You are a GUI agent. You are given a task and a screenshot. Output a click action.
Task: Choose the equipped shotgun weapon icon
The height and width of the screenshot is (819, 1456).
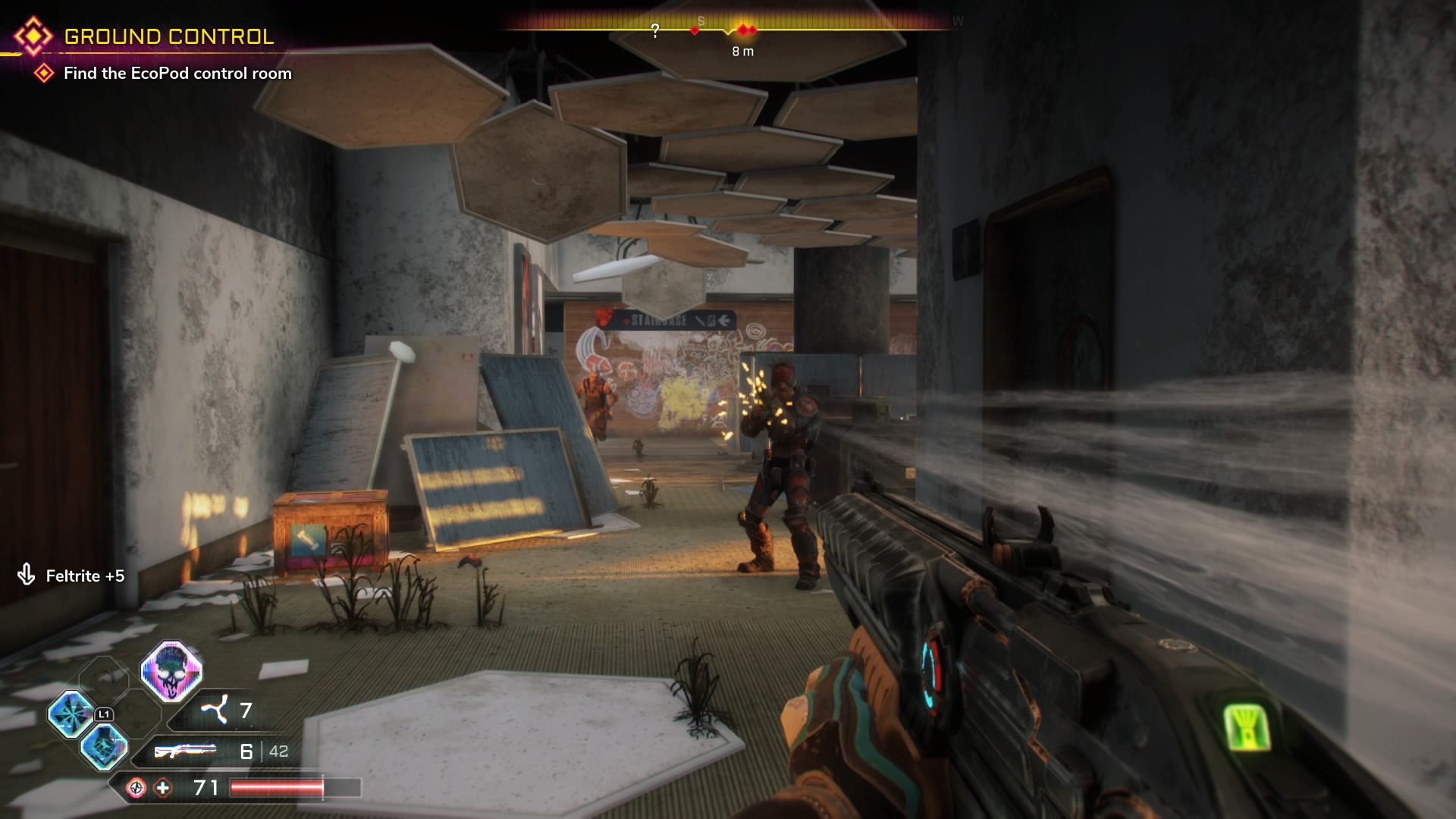pyautogui.click(x=185, y=751)
